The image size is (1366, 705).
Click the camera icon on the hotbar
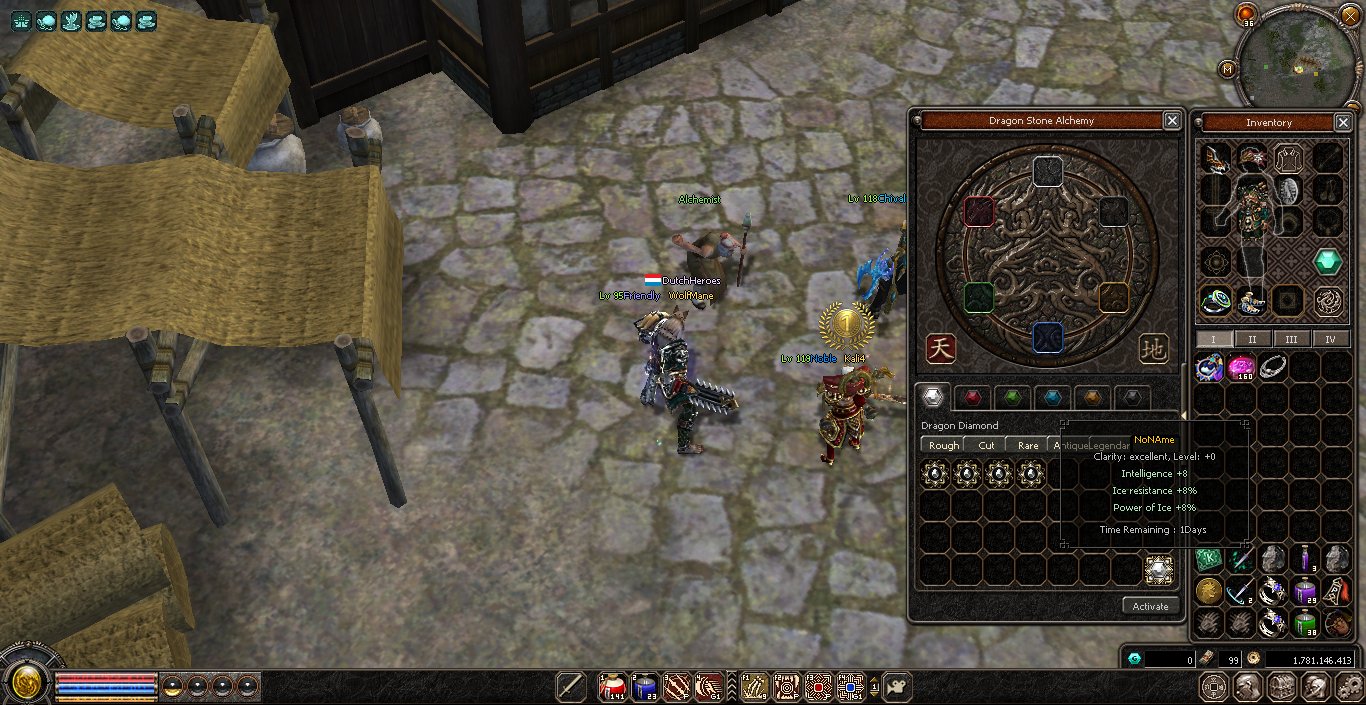click(x=896, y=686)
